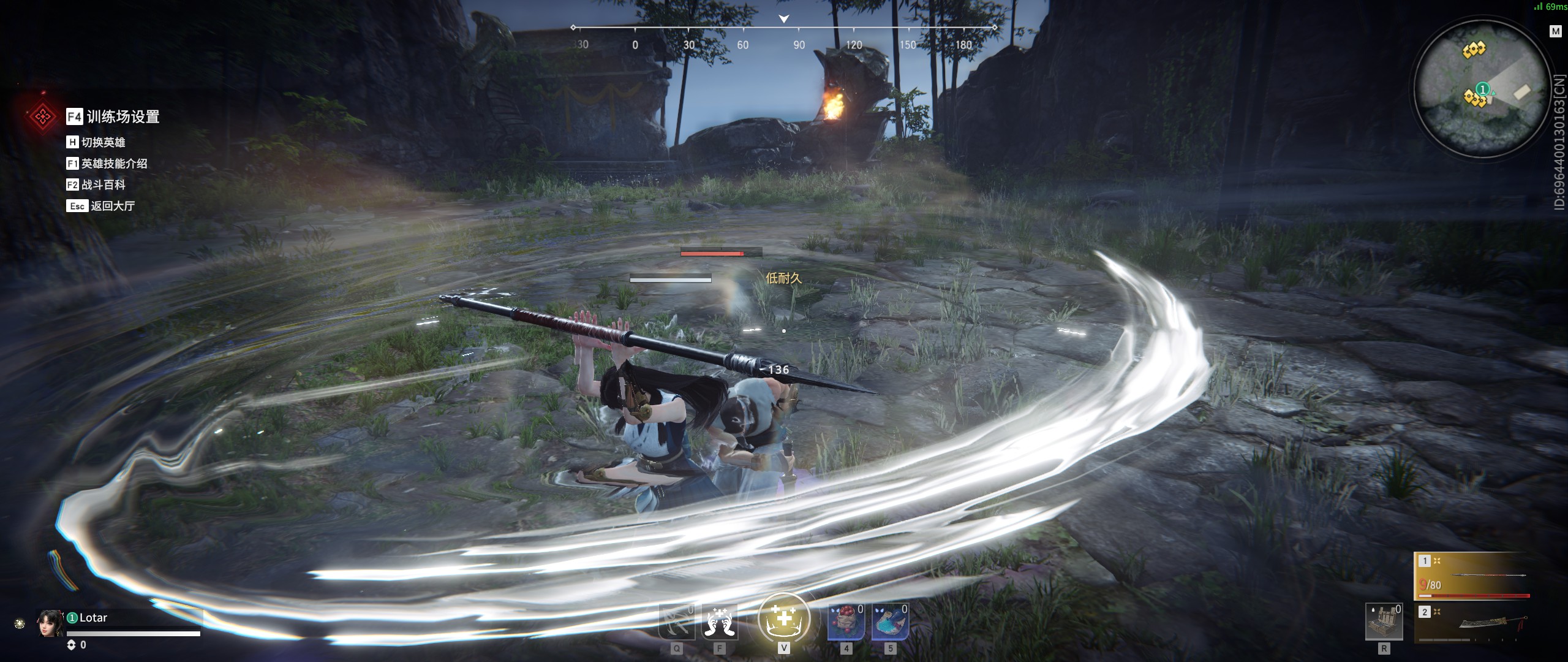The height and width of the screenshot is (662, 1568).
Task: Click Lotar's character portrait
Action: [50, 623]
